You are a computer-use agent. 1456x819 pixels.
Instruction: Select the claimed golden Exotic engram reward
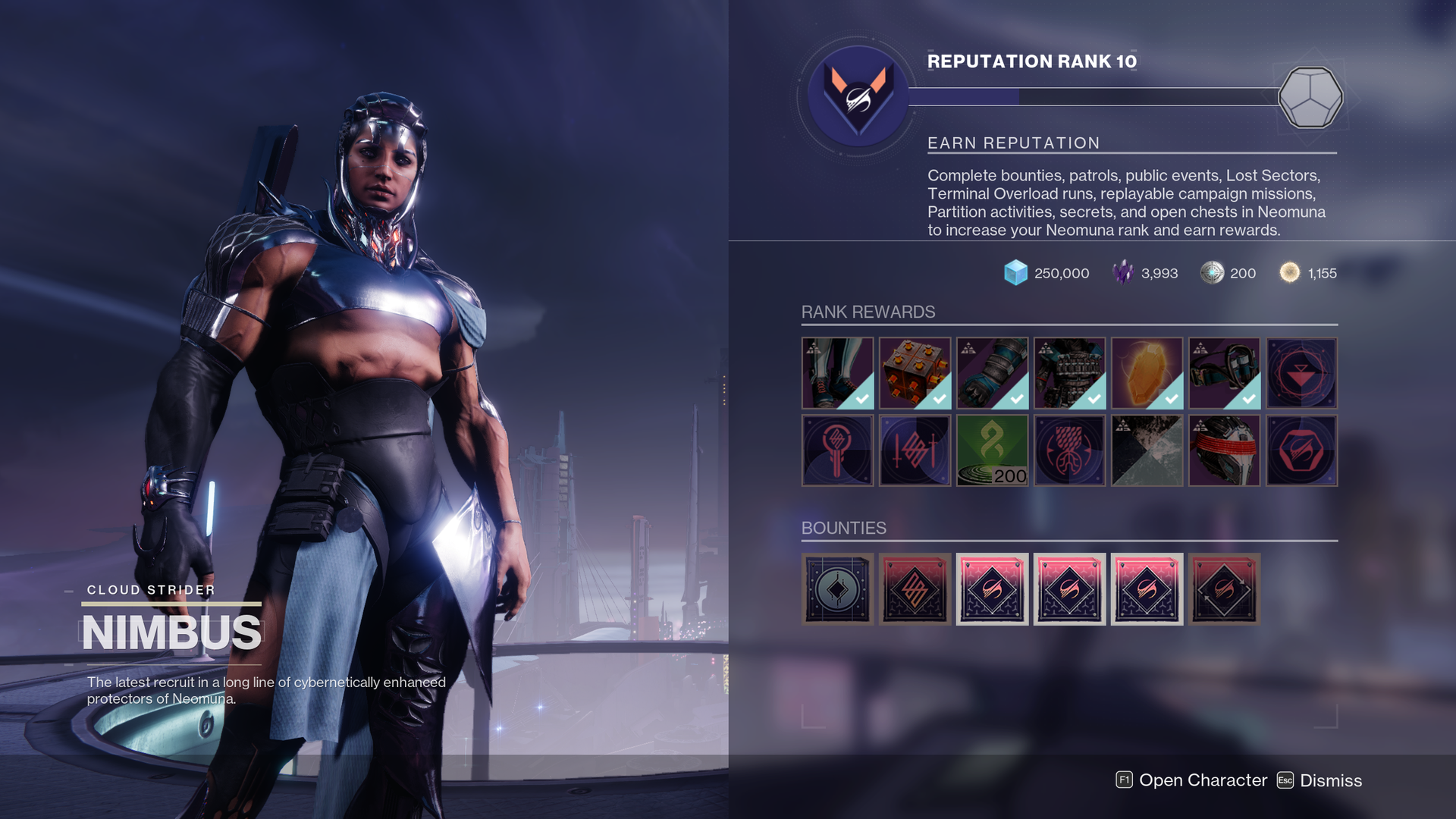point(1147,373)
